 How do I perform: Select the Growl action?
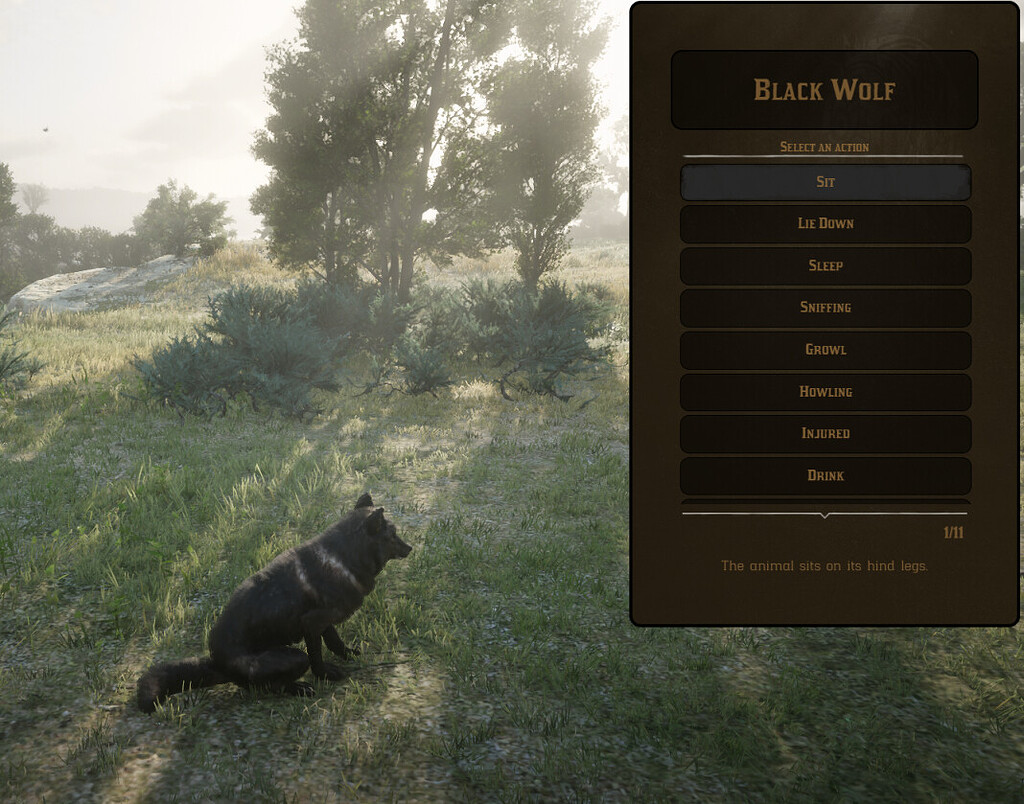[825, 350]
